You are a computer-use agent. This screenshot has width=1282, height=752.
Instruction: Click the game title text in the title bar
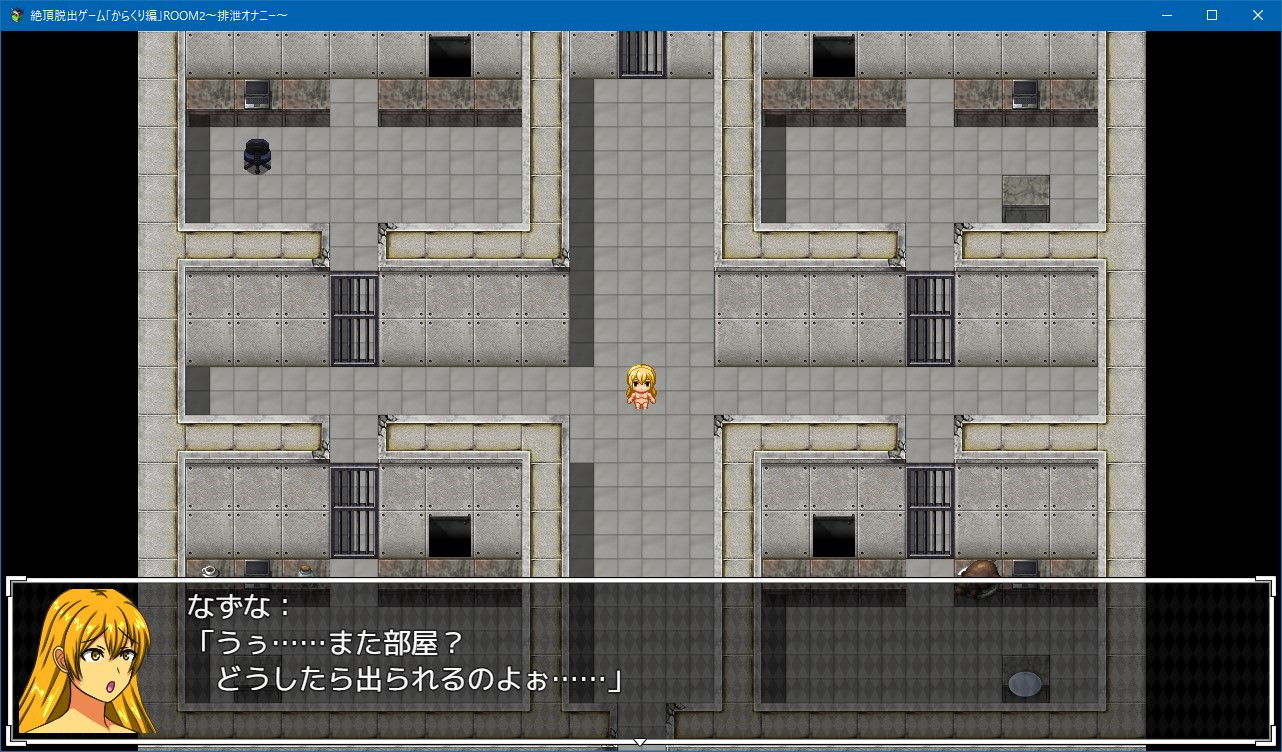(x=160, y=15)
